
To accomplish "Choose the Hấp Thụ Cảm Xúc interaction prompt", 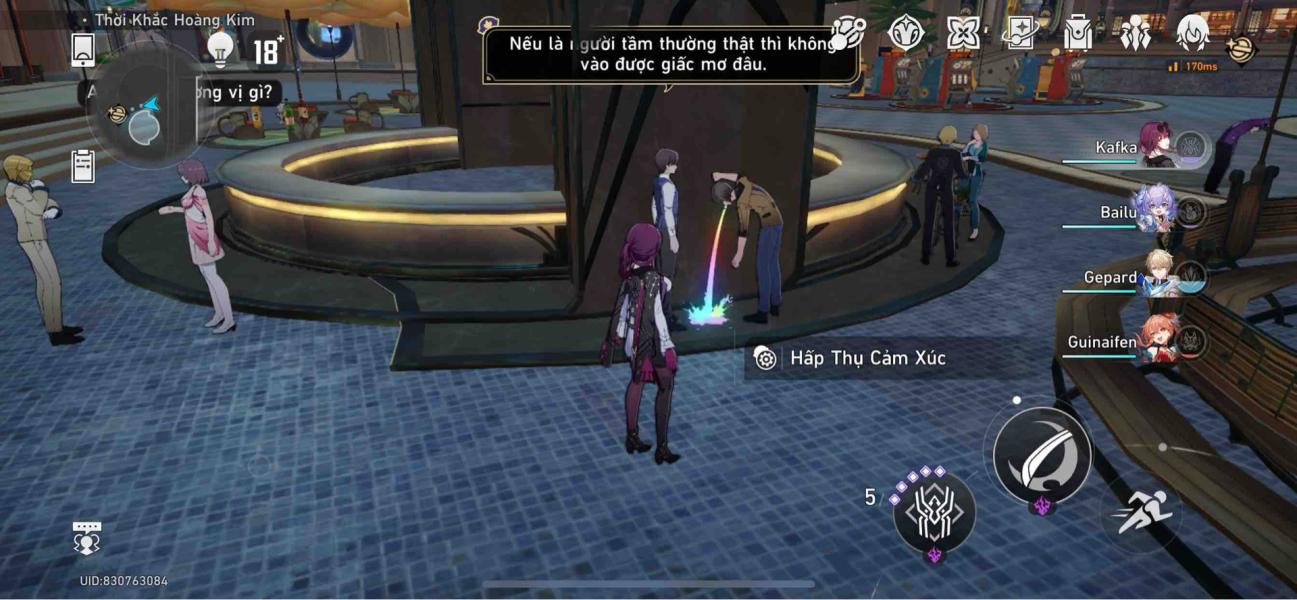I will click(x=866, y=358).
